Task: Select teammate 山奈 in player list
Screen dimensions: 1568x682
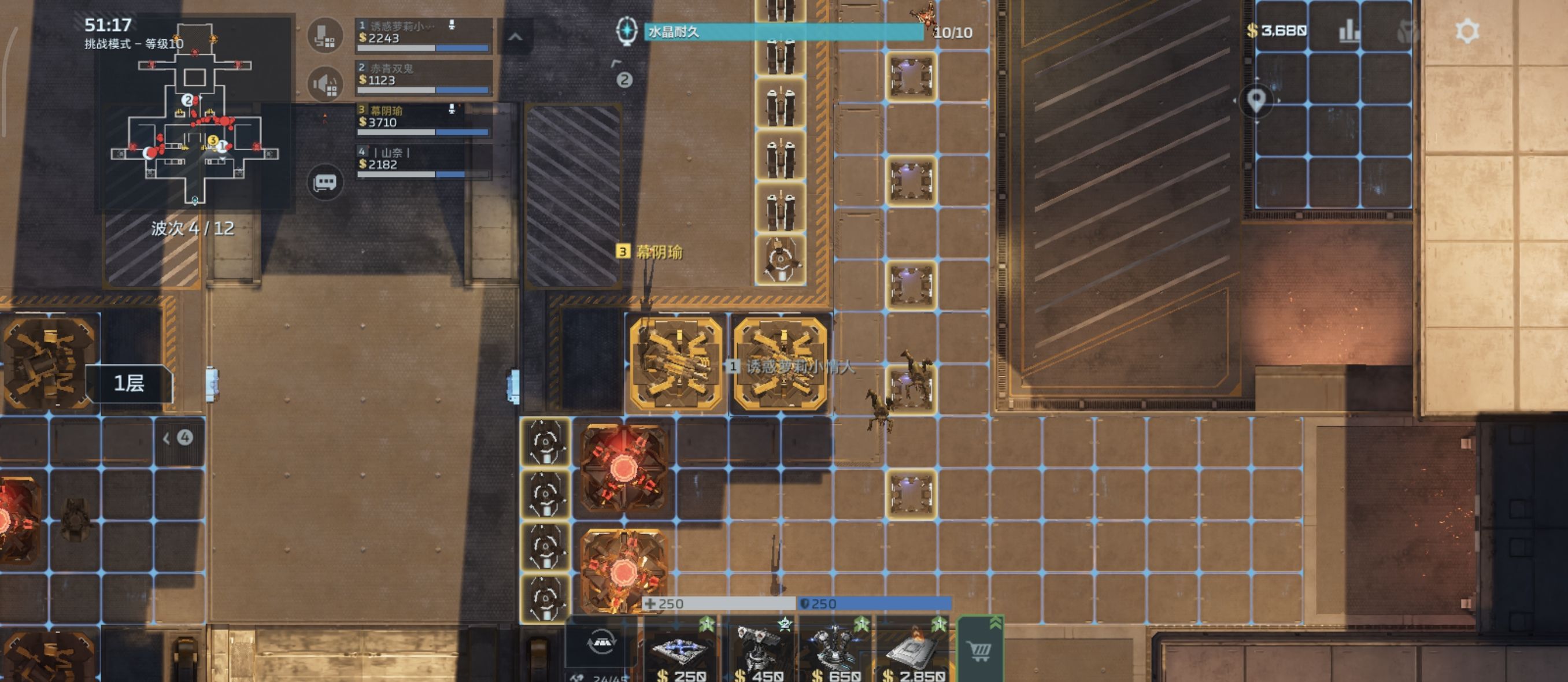Action: [x=424, y=161]
